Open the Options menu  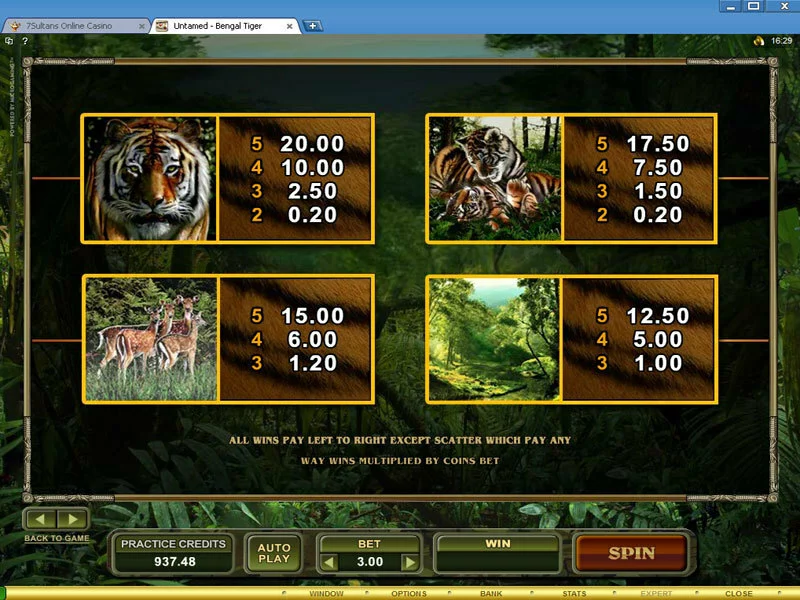(409, 594)
